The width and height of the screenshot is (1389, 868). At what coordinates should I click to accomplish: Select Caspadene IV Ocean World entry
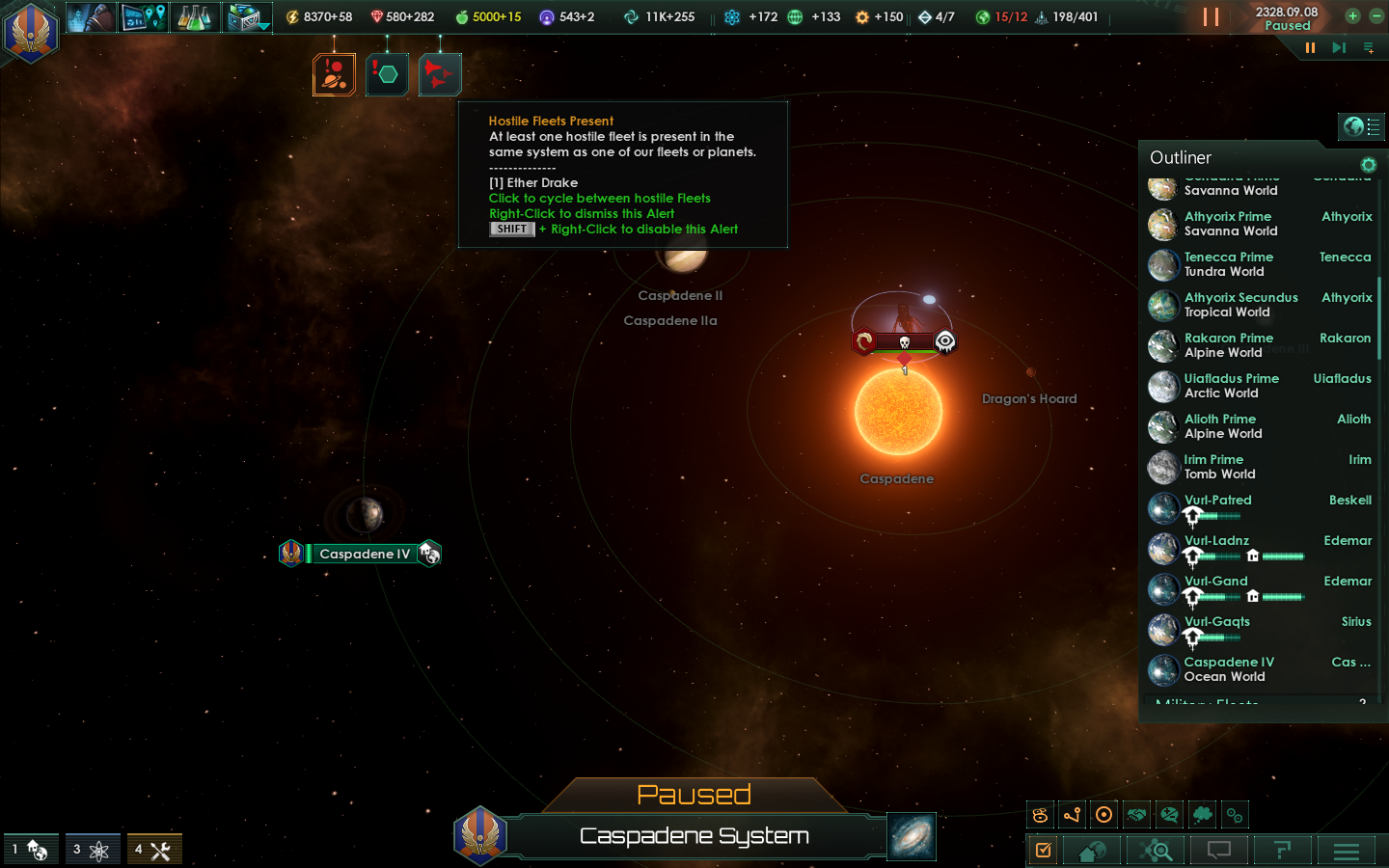[1228, 669]
